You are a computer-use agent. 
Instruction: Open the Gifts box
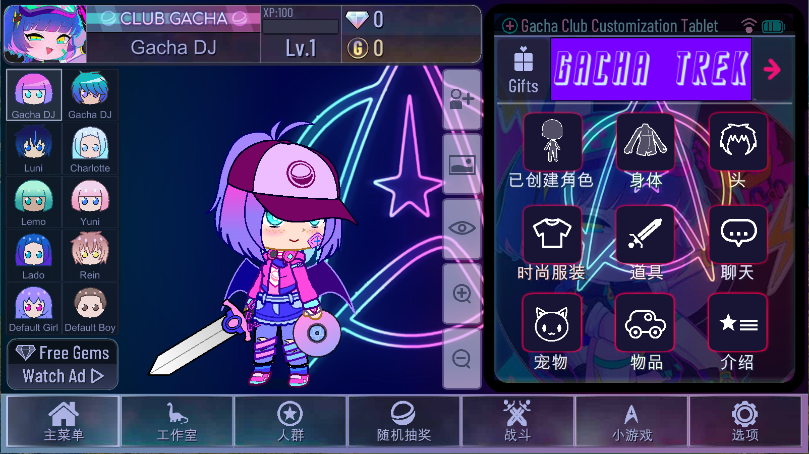[x=523, y=70]
